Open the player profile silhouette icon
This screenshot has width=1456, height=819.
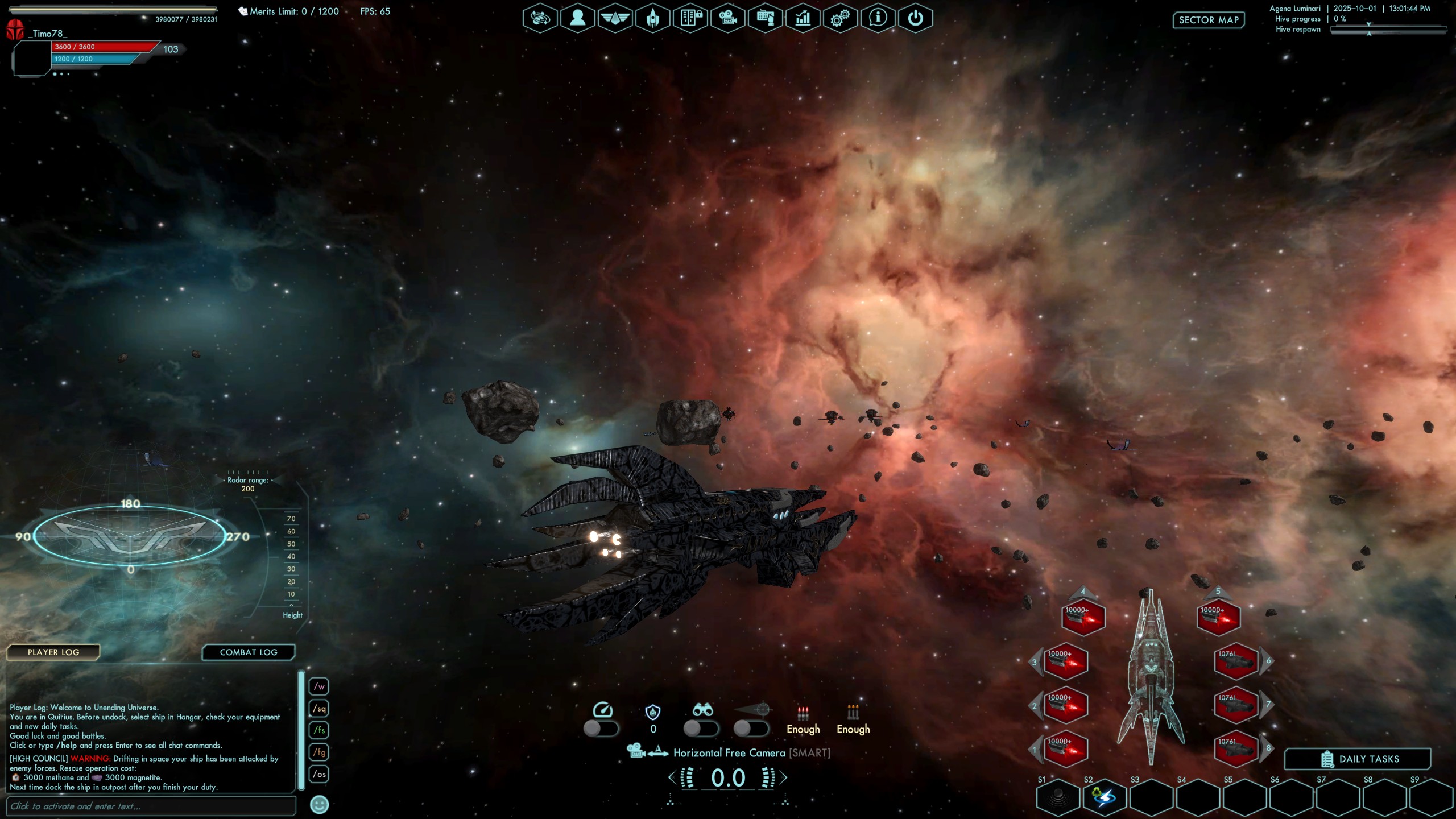point(577,19)
